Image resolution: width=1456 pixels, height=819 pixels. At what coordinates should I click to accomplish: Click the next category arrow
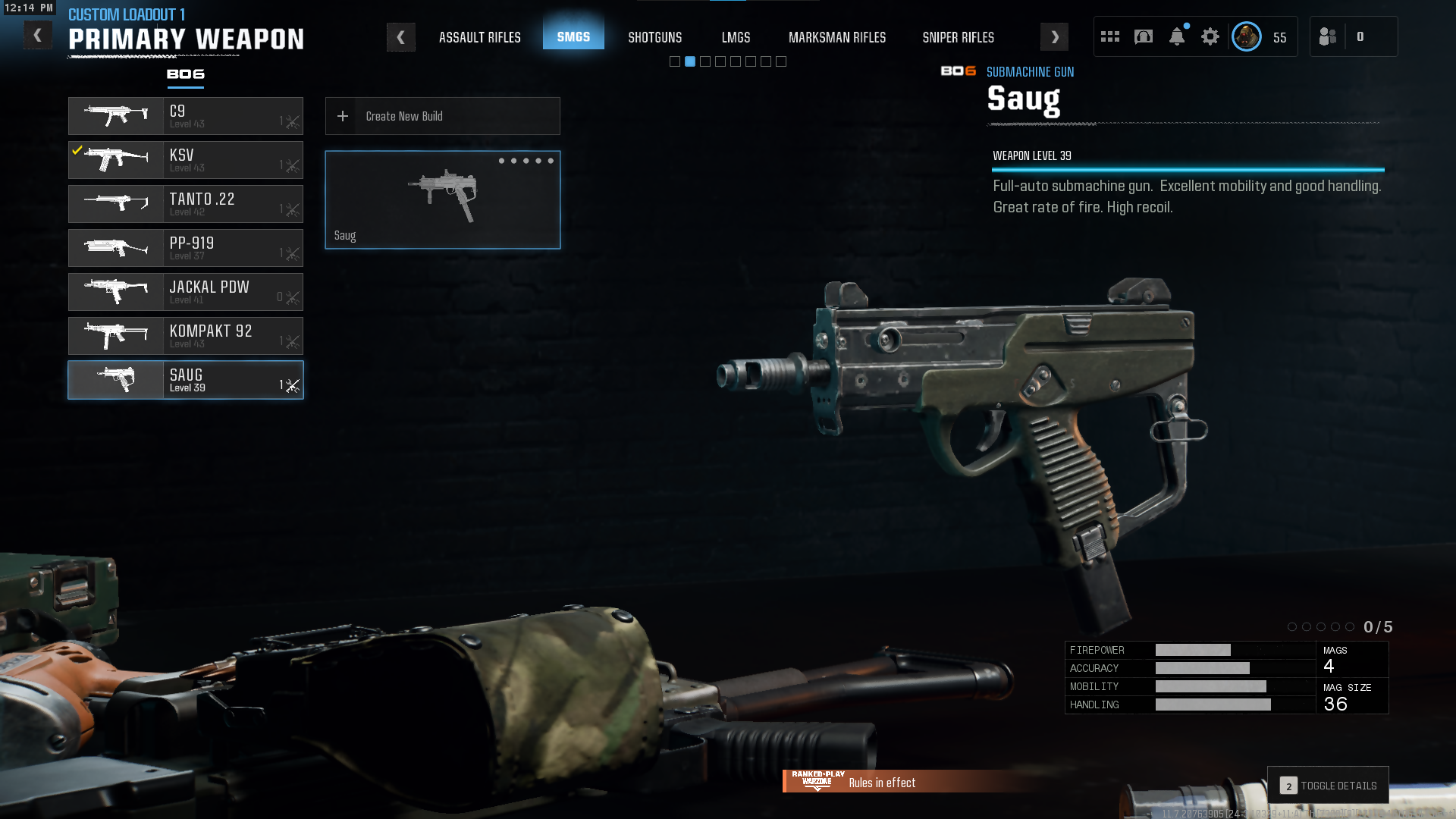click(1054, 37)
